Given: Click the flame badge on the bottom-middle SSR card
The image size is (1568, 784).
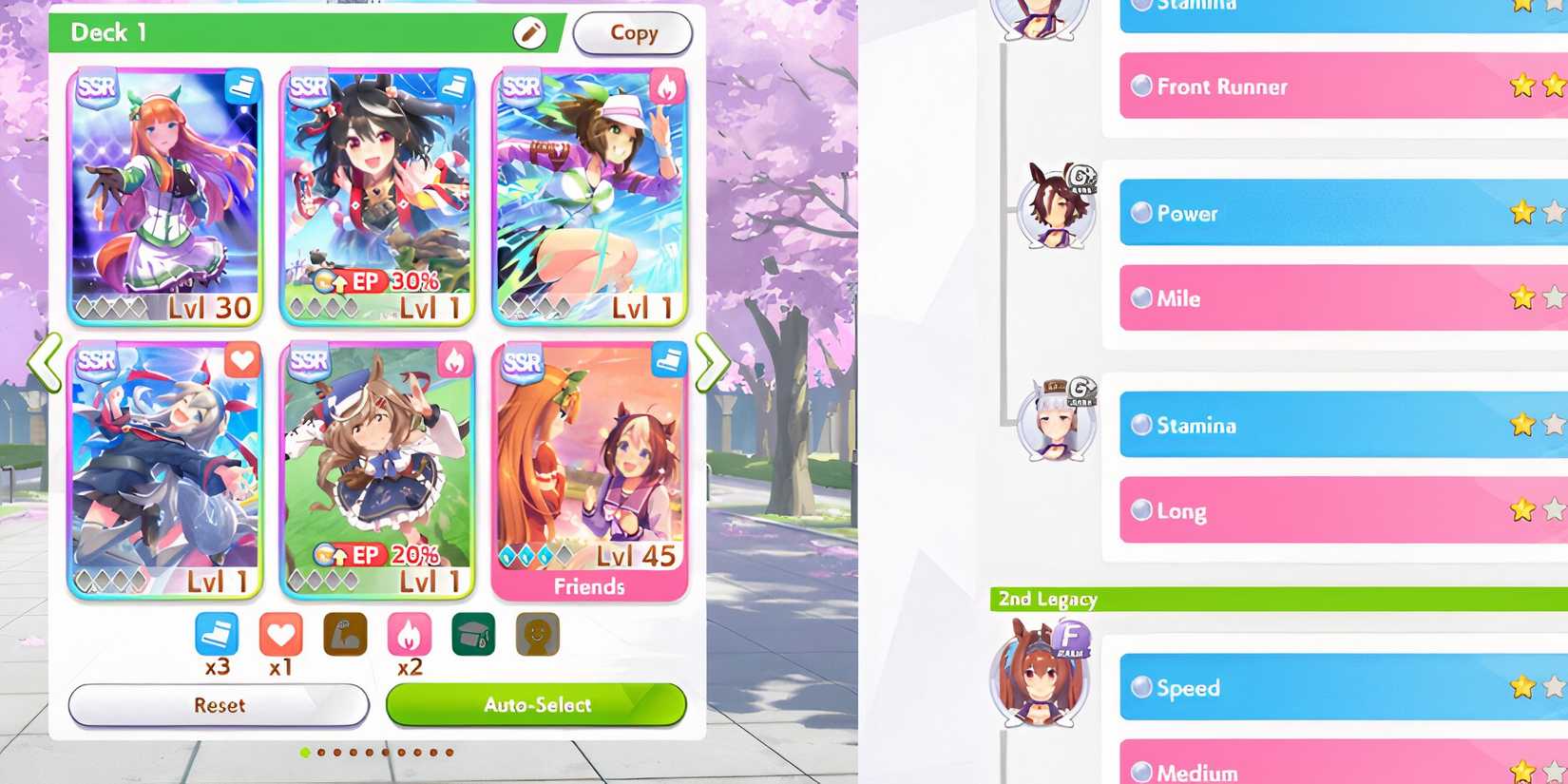Looking at the screenshot, I should coord(457,361).
